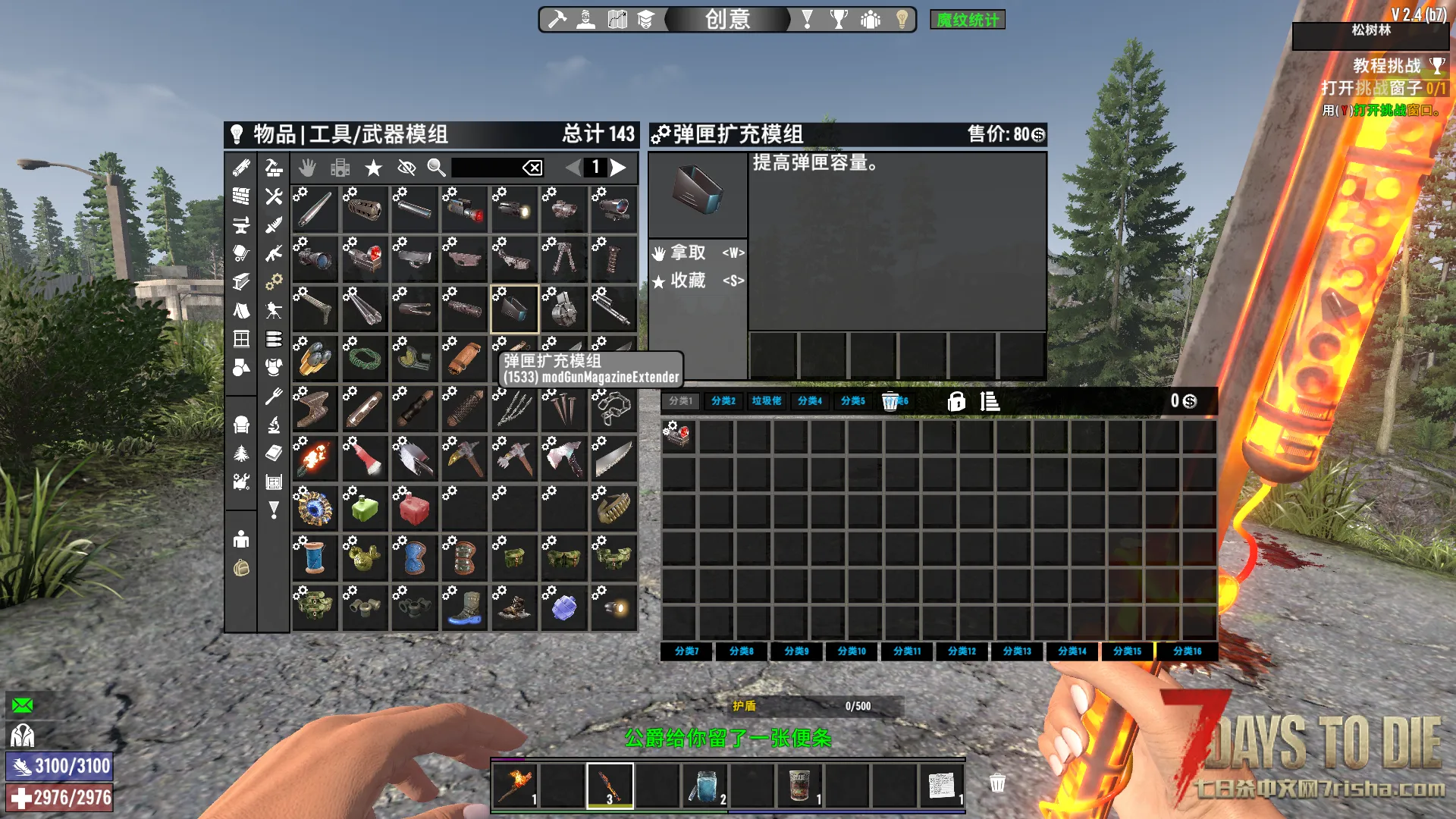Choose the 分类10 storage tab
Image resolution: width=1456 pixels, height=819 pixels.
(852, 651)
